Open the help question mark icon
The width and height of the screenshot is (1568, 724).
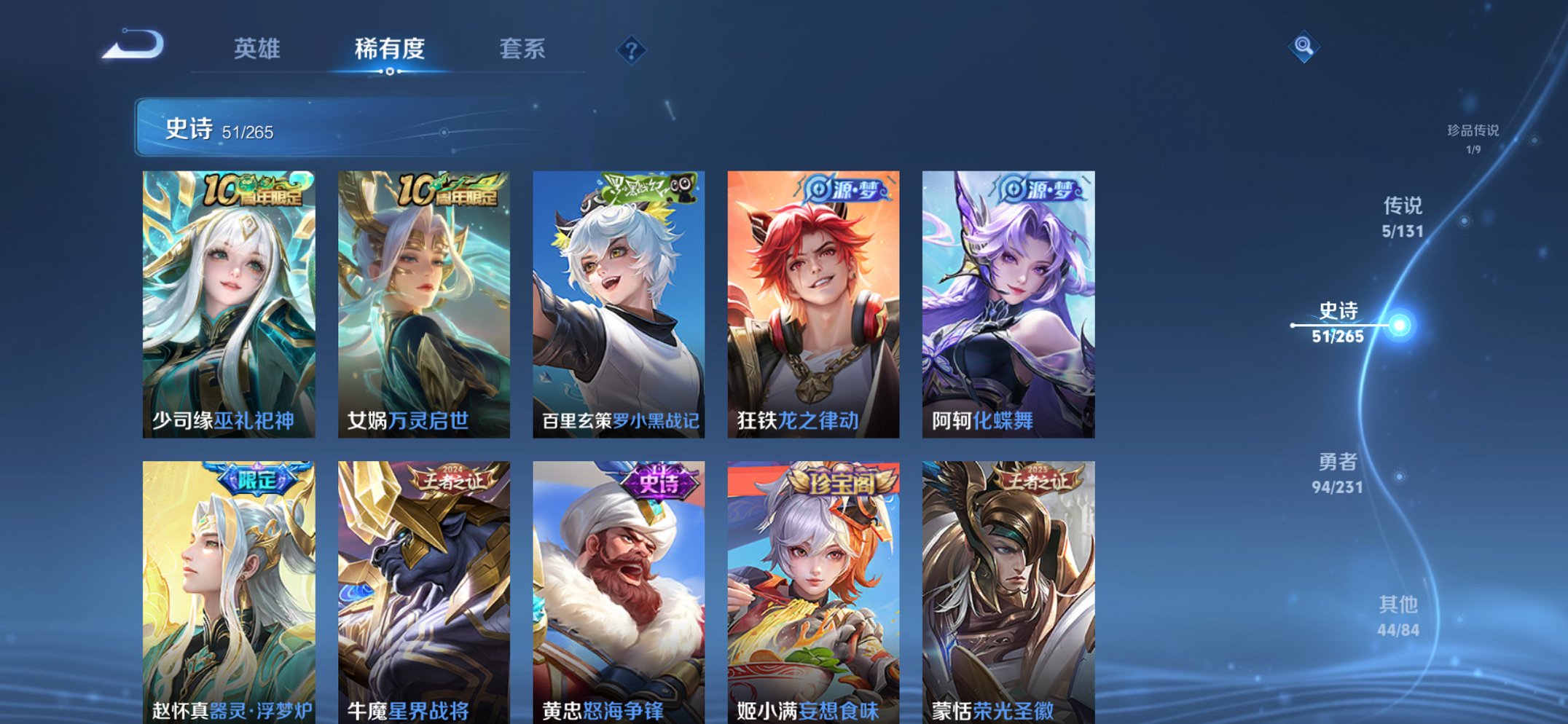pos(632,50)
